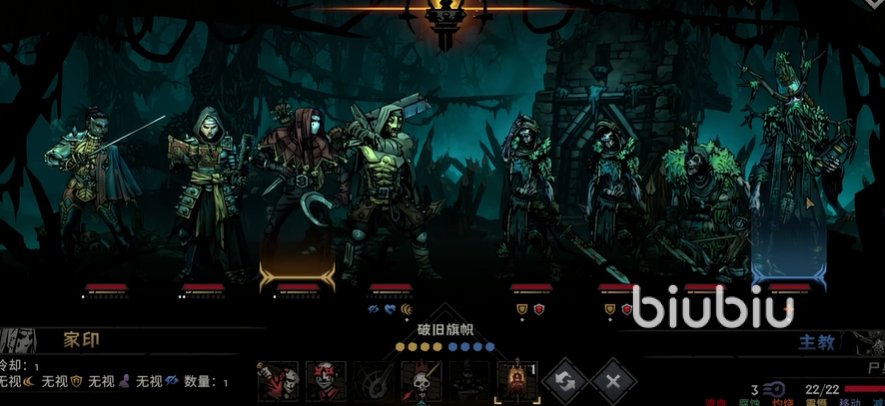The image size is (885, 406).
Task: Pick the greyed-out lute skill icon
Action: 374,381
